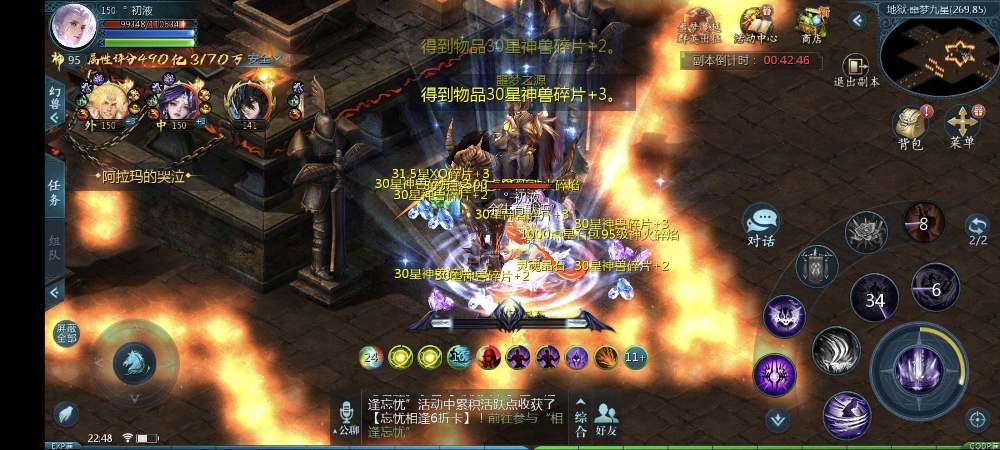Open the 活动中心 activity center
The image size is (1000, 450).
pos(758,24)
